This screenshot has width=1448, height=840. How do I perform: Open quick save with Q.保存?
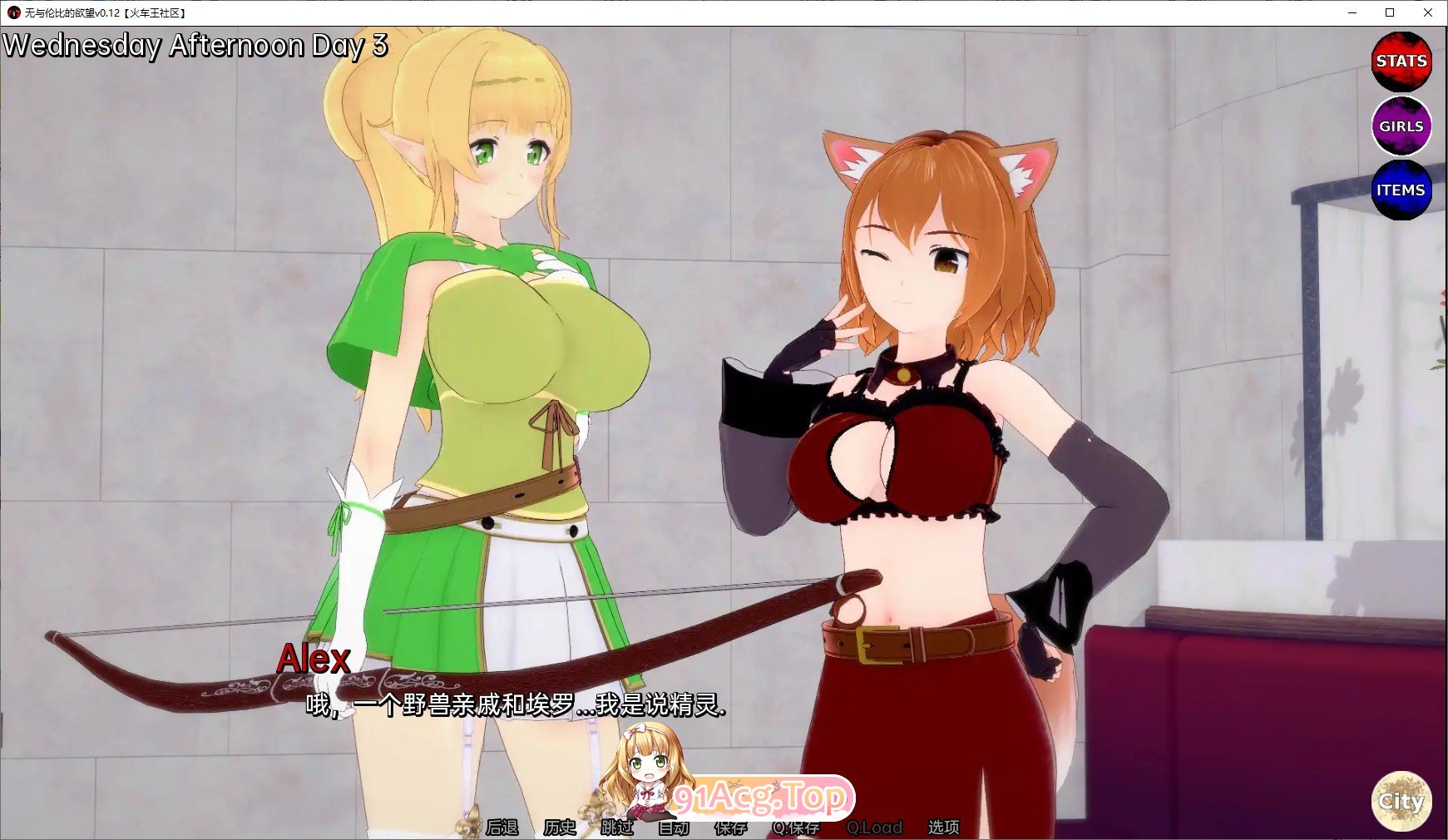pos(796,828)
